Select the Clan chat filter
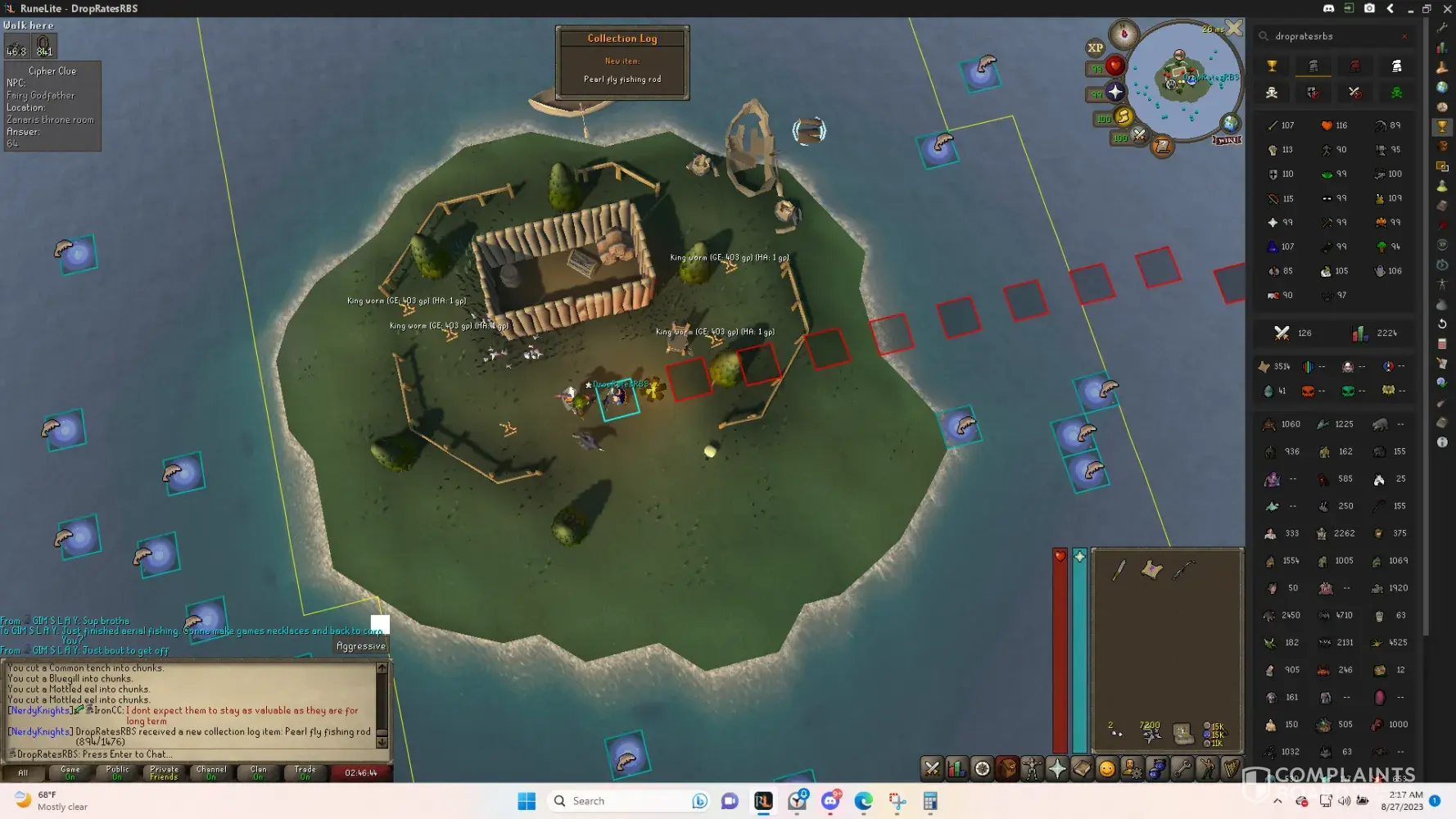Image resolution: width=1456 pixels, height=819 pixels. coord(258,772)
